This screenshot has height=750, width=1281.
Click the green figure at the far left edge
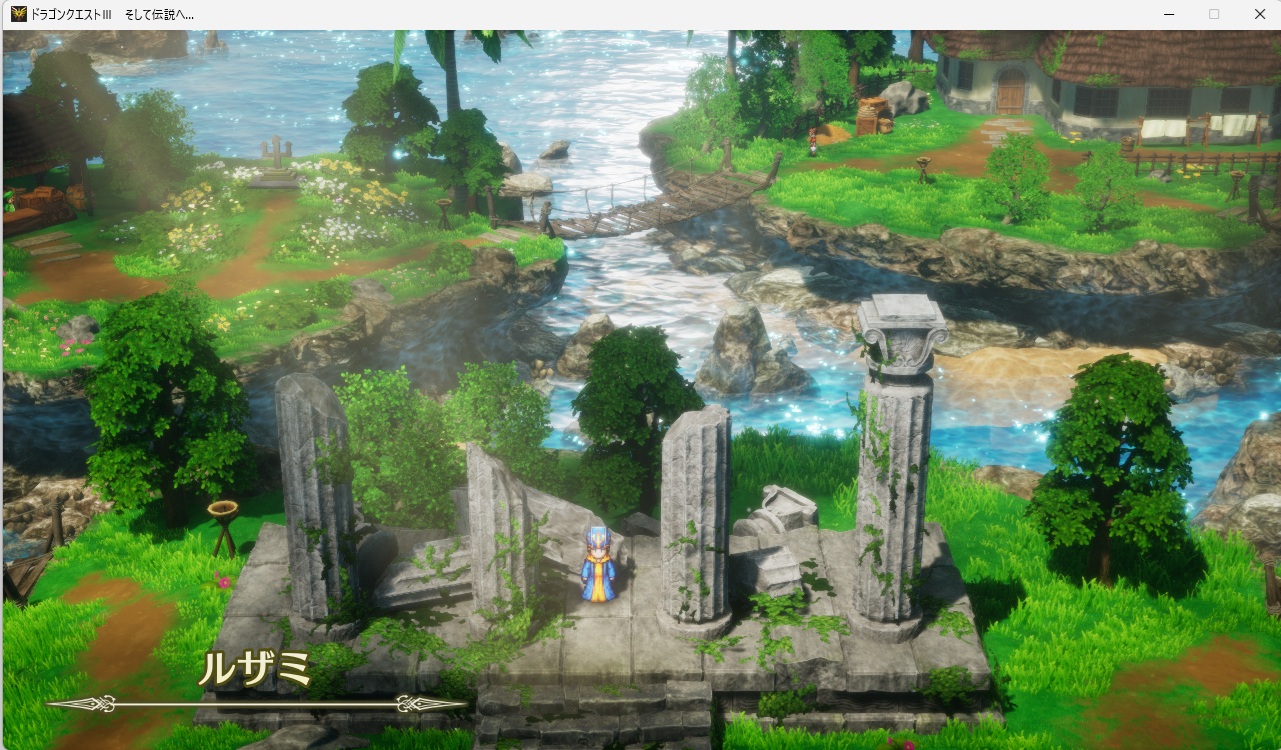(x=8, y=198)
